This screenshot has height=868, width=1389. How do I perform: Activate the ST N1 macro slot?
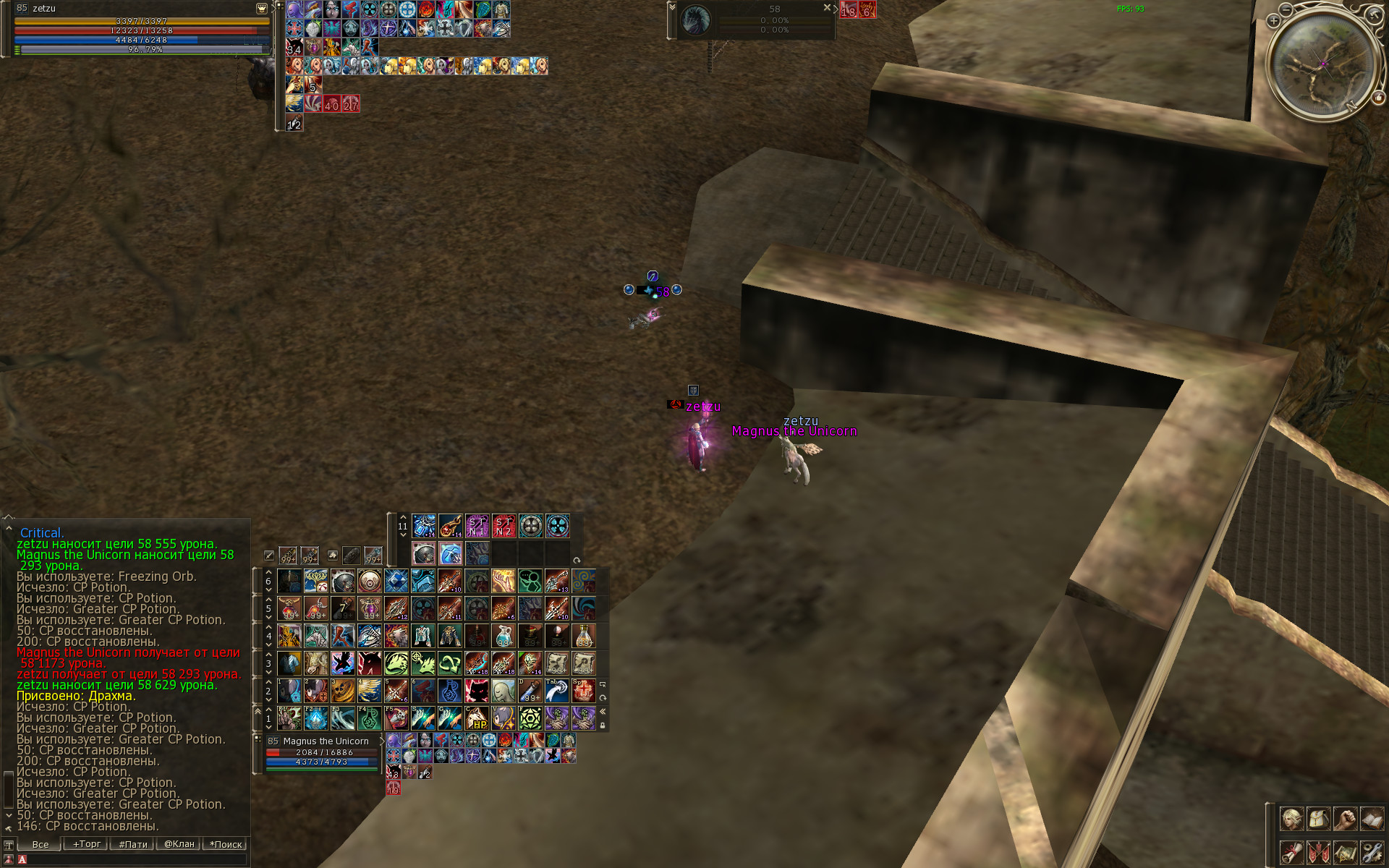pos(477,526)
